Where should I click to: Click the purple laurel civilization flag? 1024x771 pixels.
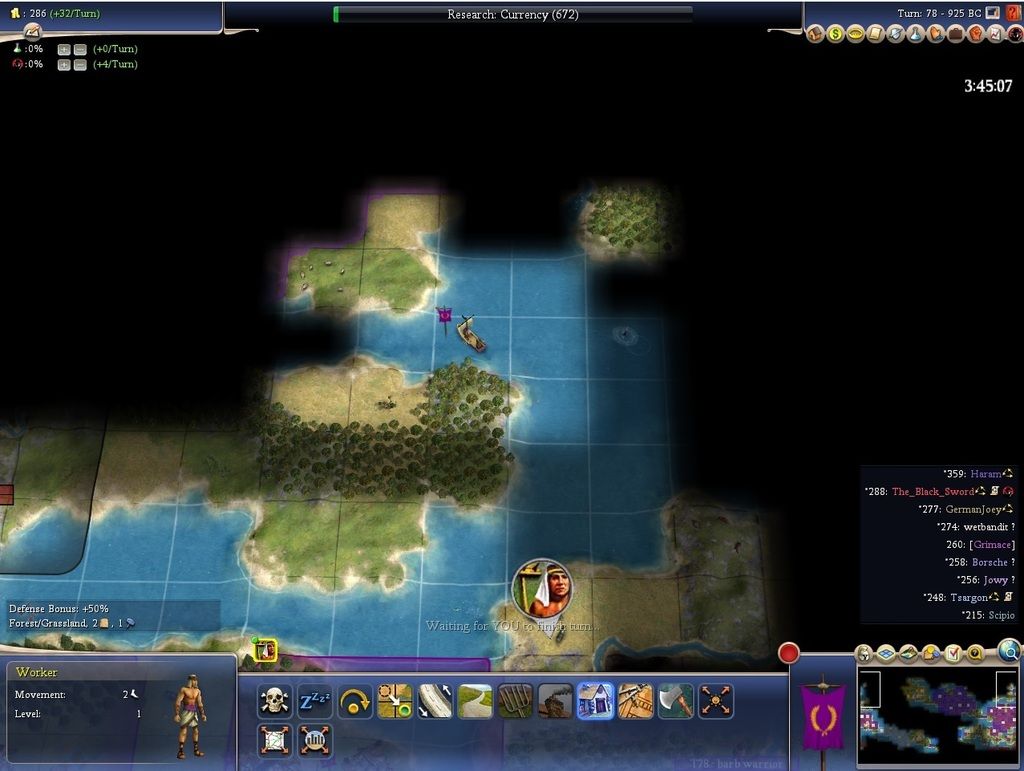823,717
